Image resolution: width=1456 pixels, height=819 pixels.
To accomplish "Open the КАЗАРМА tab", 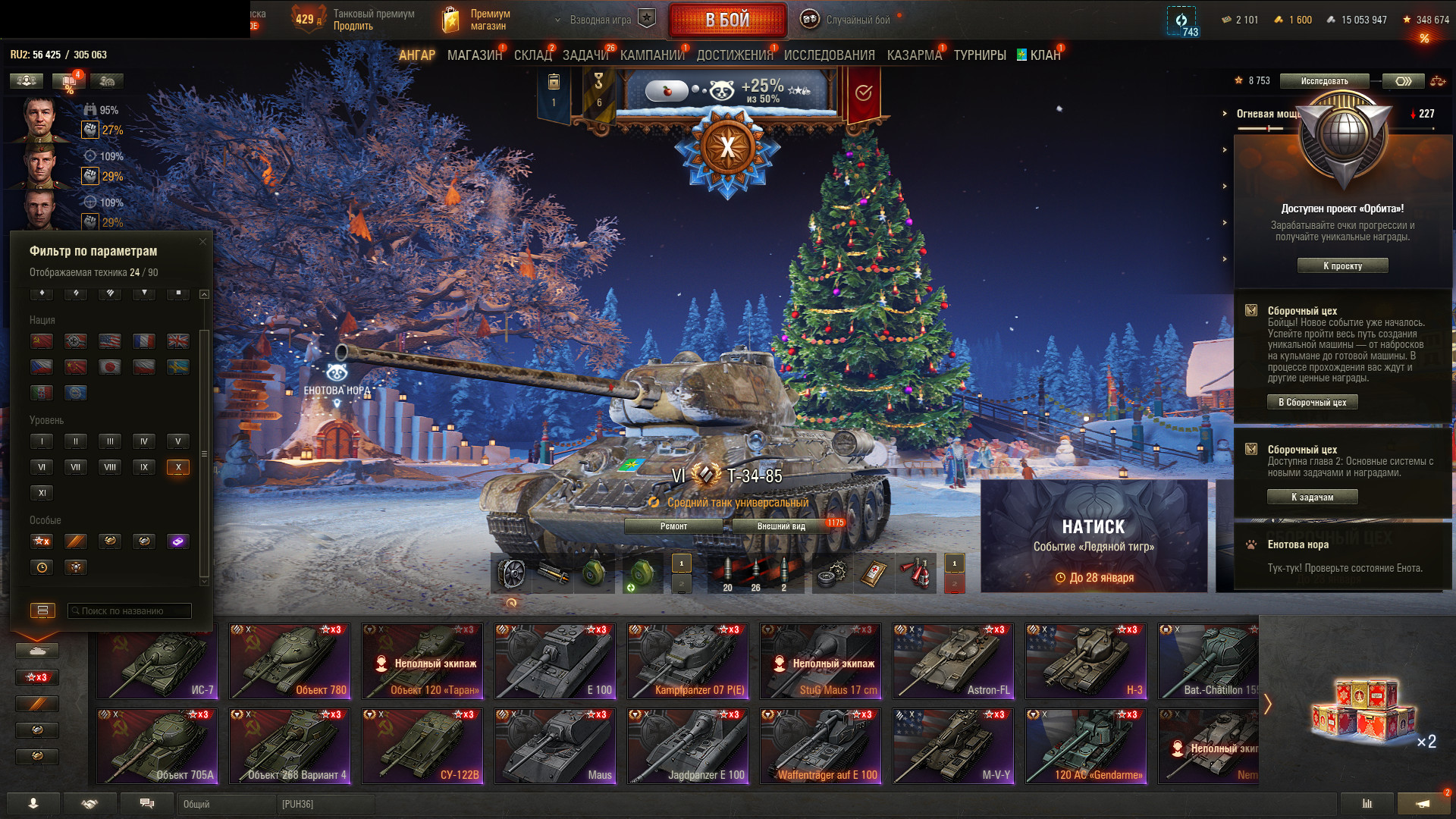I will tap(914, 55).
